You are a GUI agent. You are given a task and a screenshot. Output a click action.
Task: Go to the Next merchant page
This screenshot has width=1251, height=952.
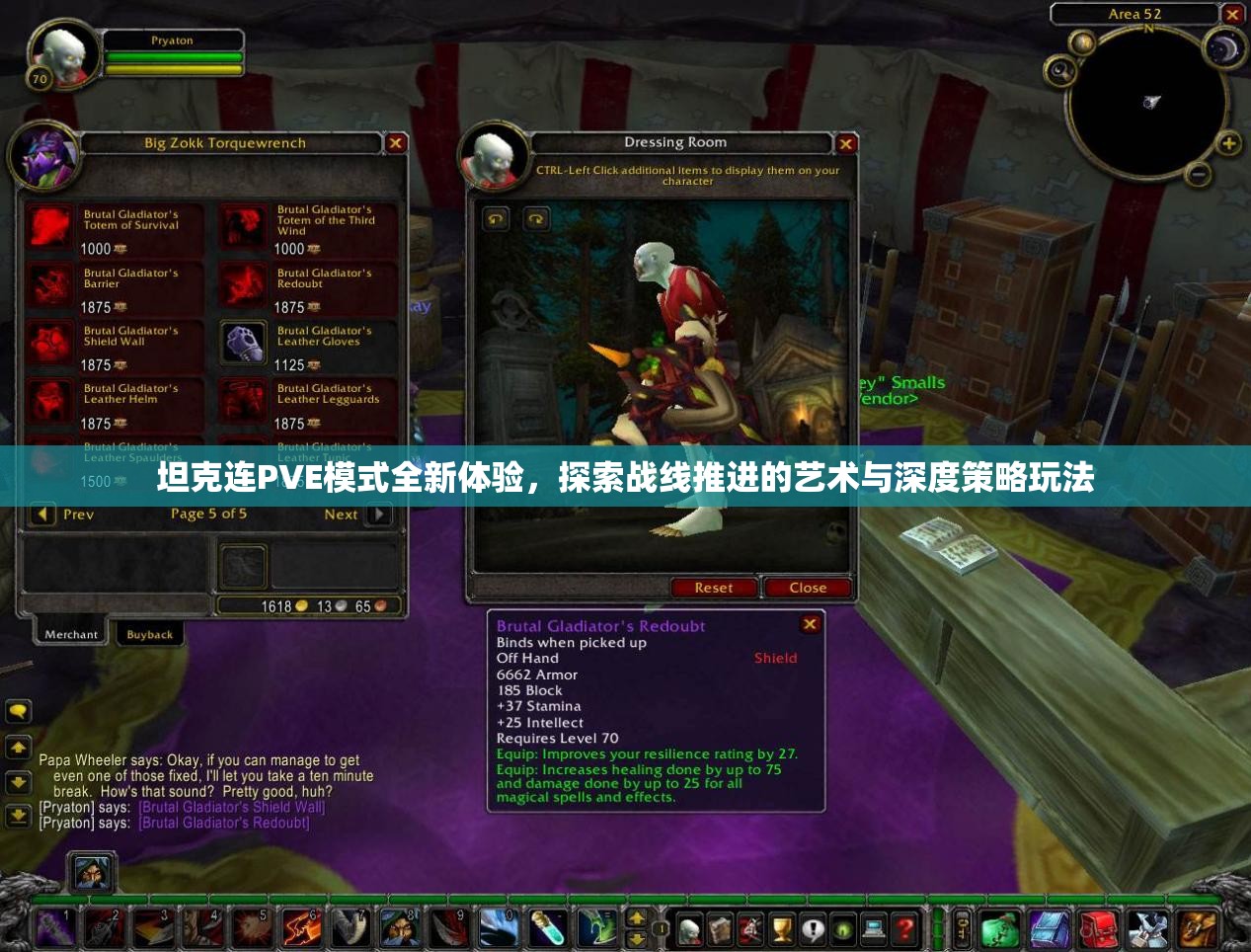tap(378, 515)
